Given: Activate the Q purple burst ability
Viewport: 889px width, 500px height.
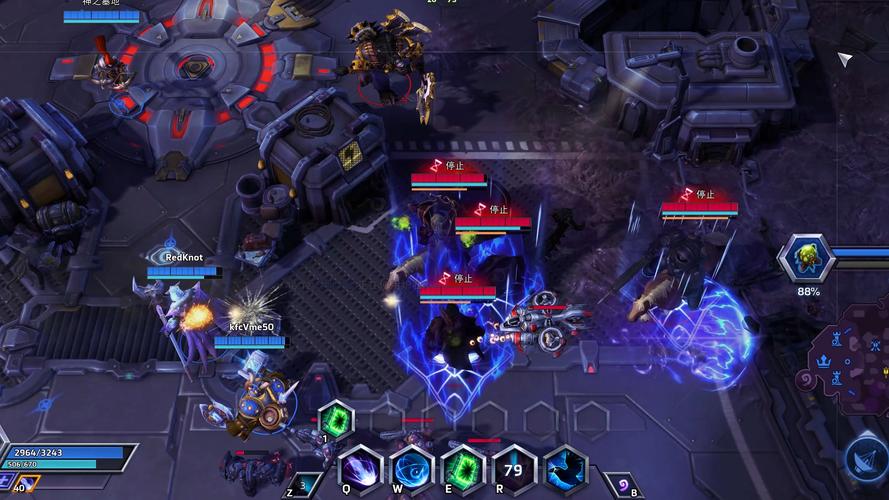Looking at the screenshot, I should point(360,469).
